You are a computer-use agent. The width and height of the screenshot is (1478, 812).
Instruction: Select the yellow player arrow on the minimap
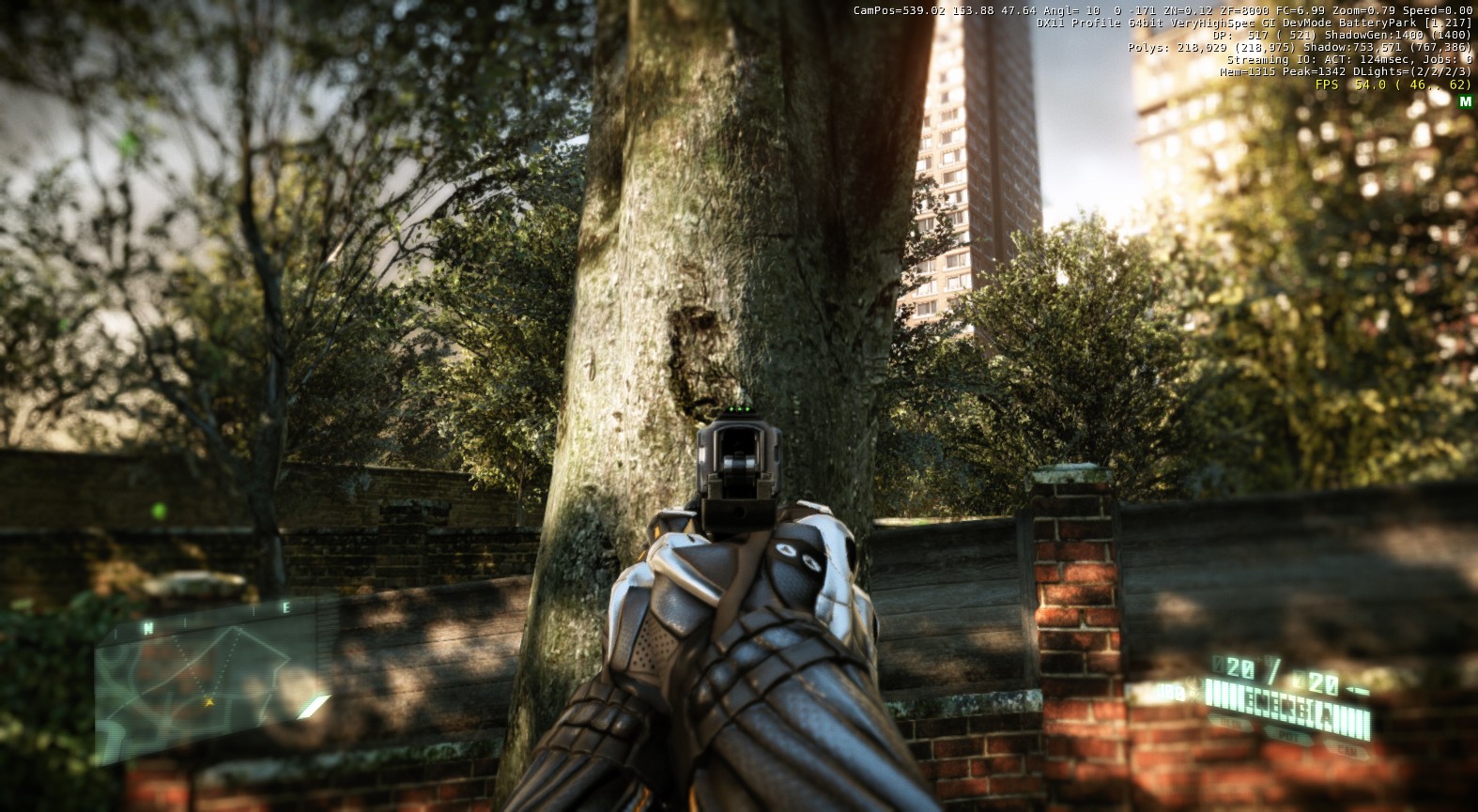click(x=209, y=701)
